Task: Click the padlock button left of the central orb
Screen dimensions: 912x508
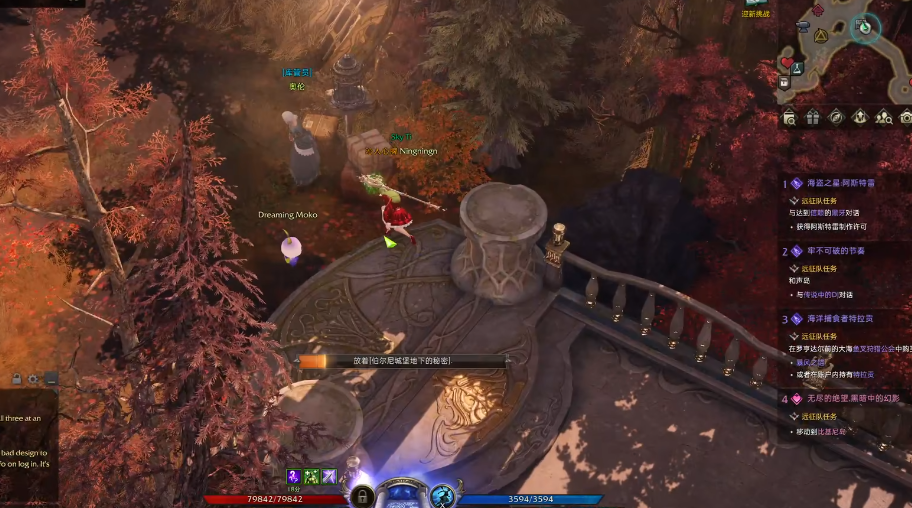Action: tap(362, 495)
